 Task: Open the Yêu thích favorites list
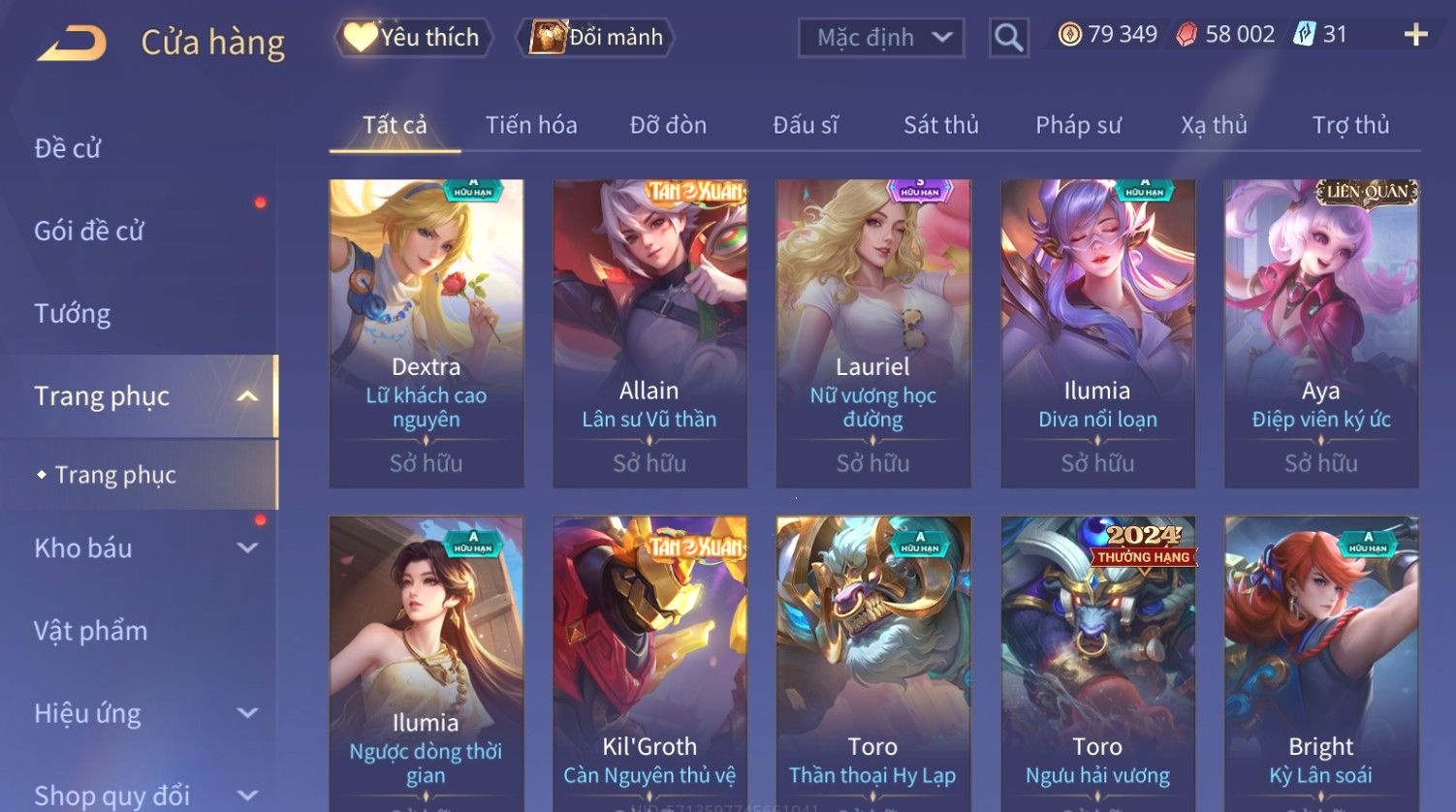(414, 38)
